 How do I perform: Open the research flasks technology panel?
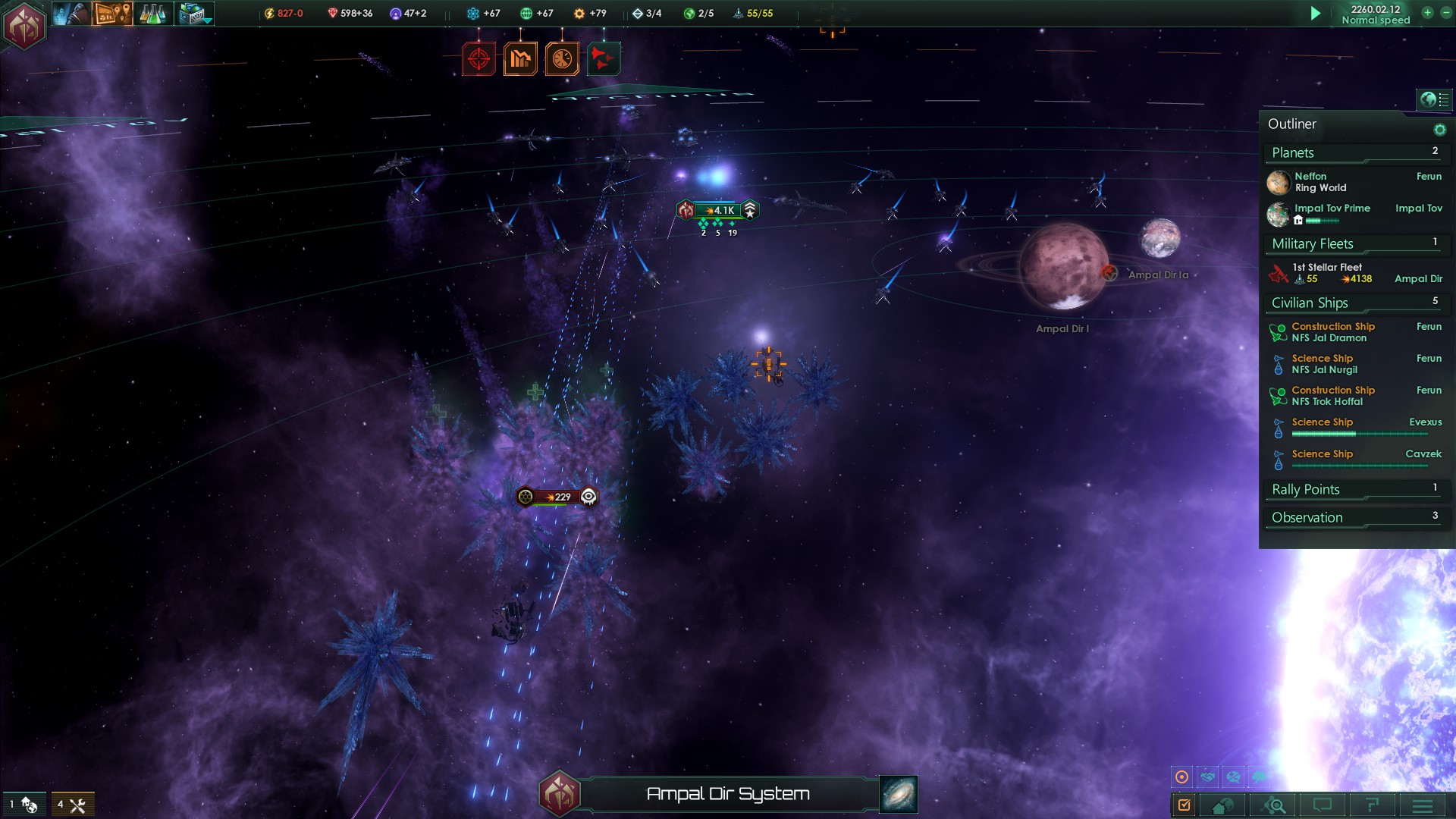coord(152,14)
